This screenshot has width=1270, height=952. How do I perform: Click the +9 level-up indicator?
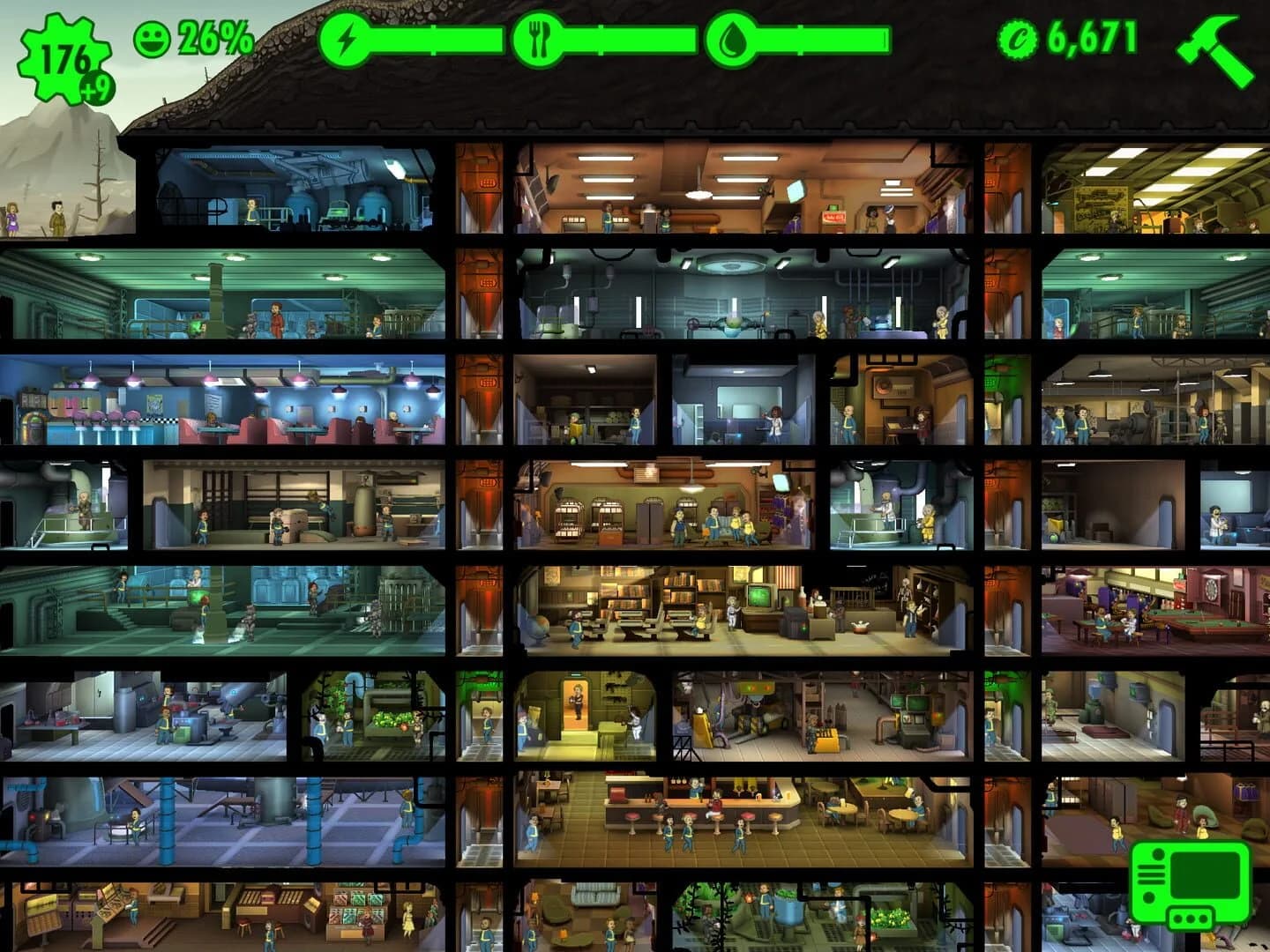[x=94, y=86]
